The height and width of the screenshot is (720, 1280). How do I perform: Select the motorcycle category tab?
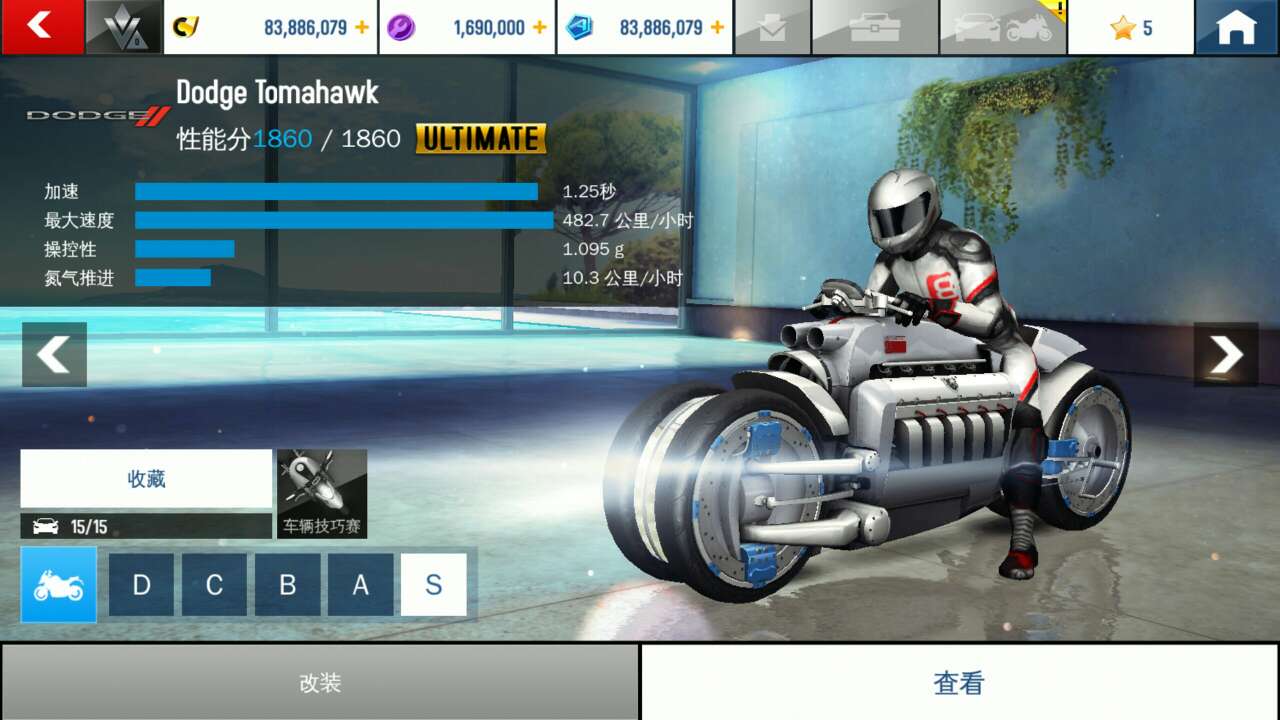(59, 584)
